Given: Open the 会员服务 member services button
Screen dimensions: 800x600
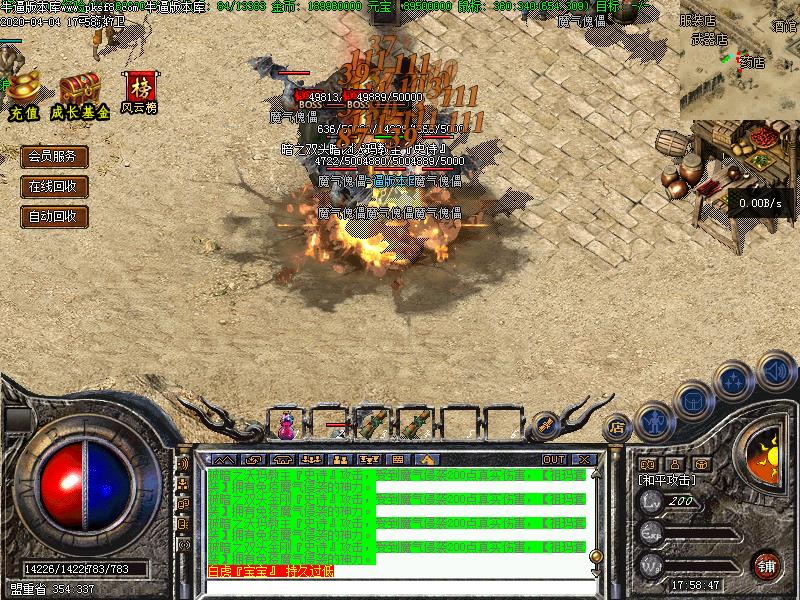Looking at the screenshot, I should (54, 157).
